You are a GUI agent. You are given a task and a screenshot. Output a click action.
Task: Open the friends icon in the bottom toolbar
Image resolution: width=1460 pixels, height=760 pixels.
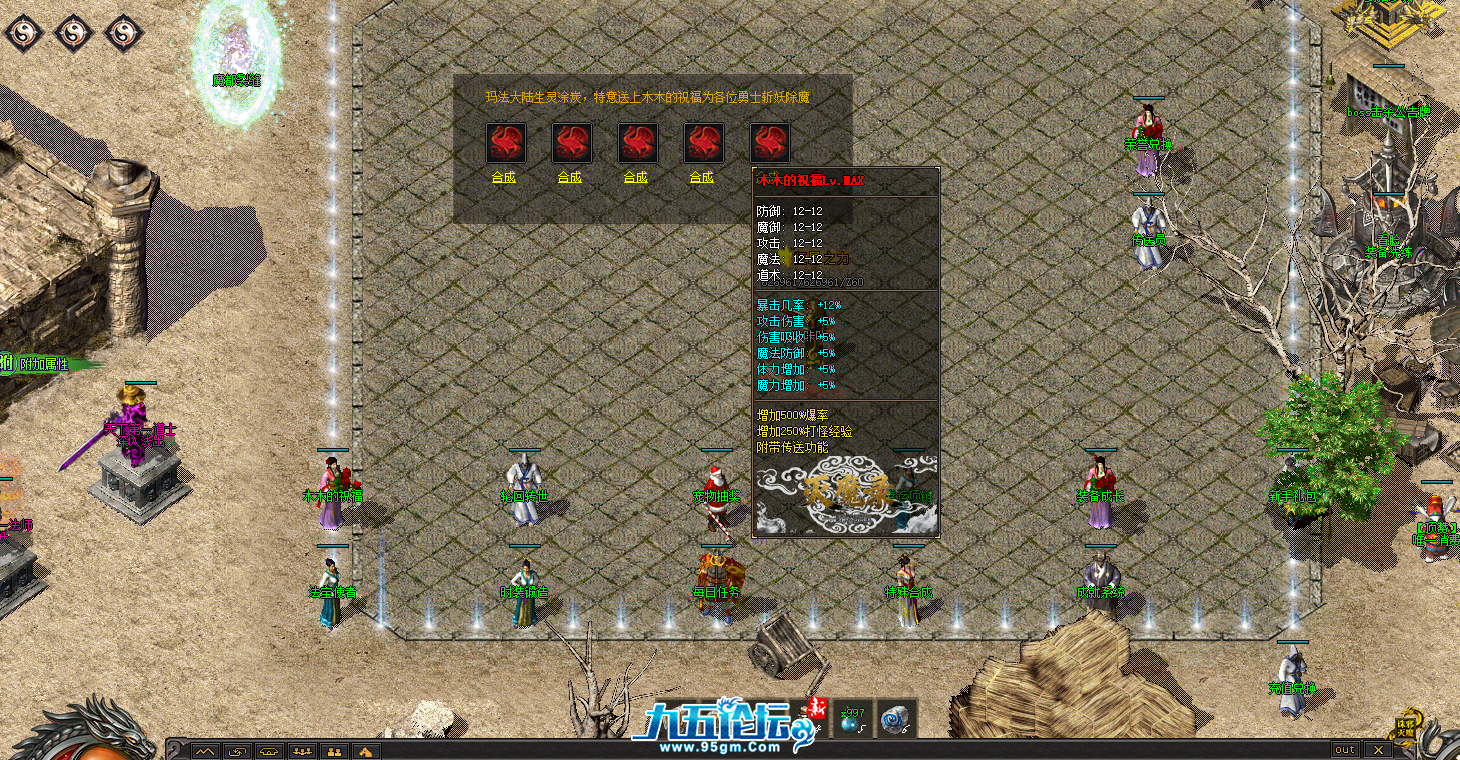point(334,751)
